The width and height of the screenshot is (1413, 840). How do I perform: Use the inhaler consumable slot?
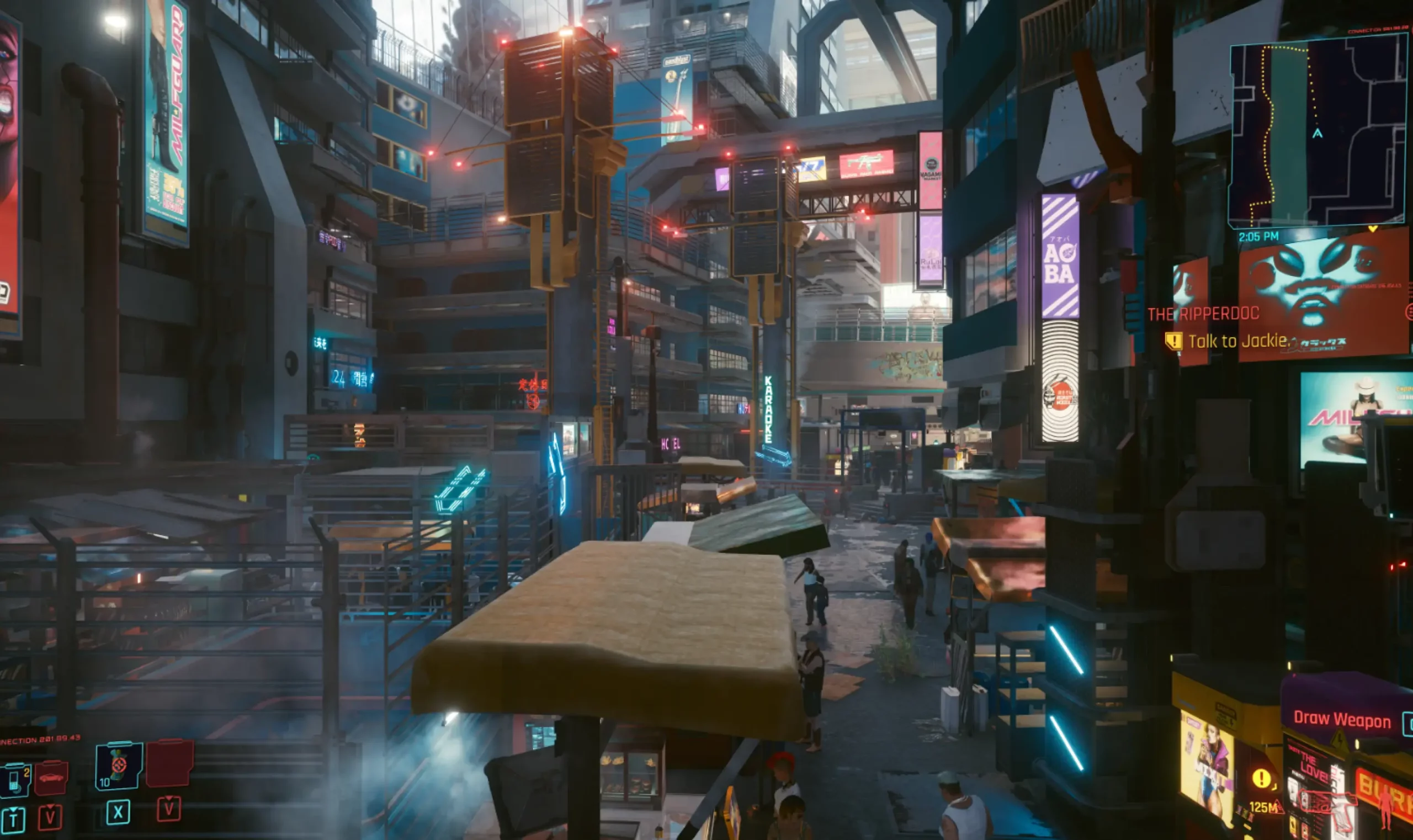pos(118,767)
